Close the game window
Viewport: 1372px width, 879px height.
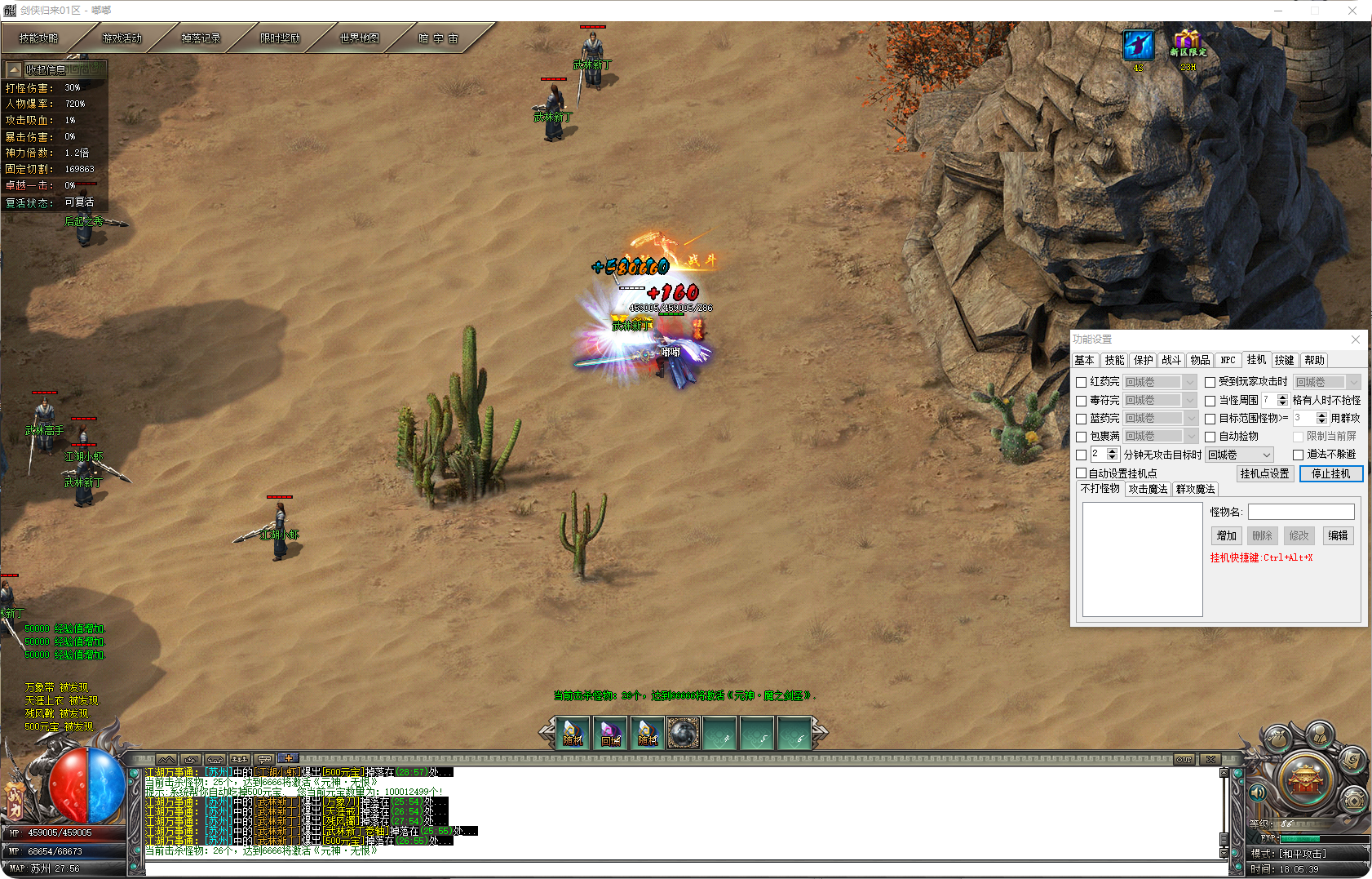point(1352,11)
